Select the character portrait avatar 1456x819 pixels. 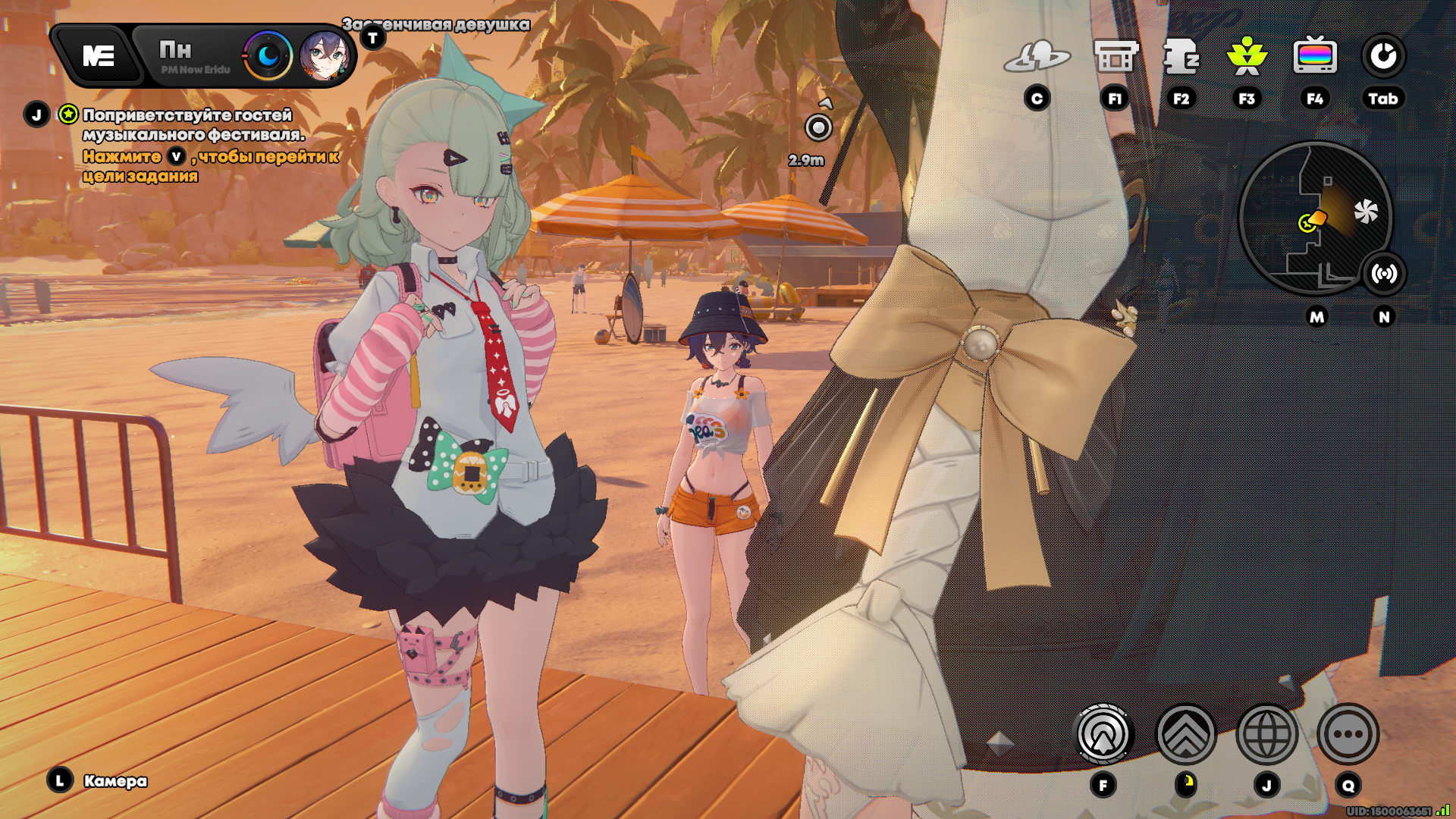click(325, 56)
